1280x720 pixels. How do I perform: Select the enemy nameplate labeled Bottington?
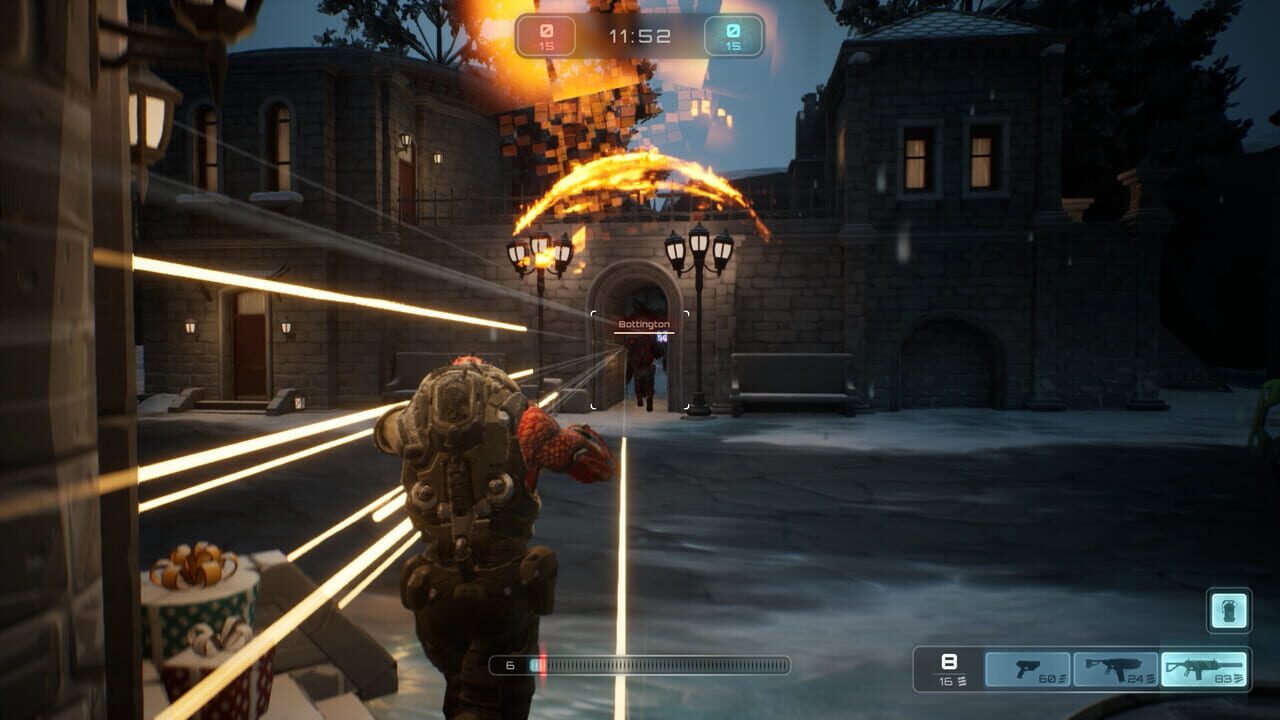point(643,324)
